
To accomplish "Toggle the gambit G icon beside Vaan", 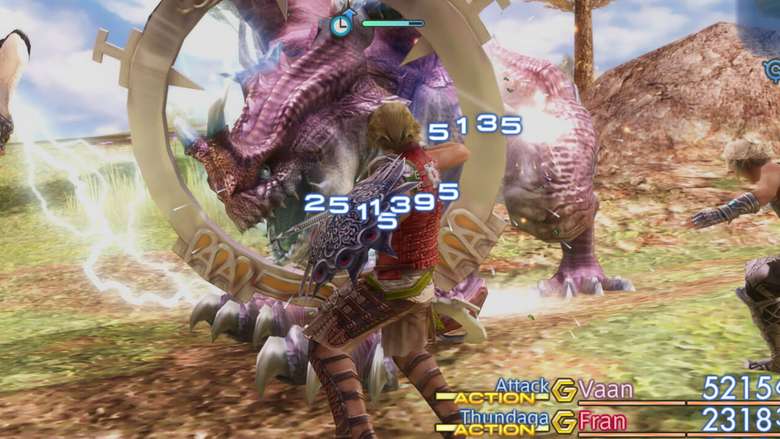I will (565, 390).
